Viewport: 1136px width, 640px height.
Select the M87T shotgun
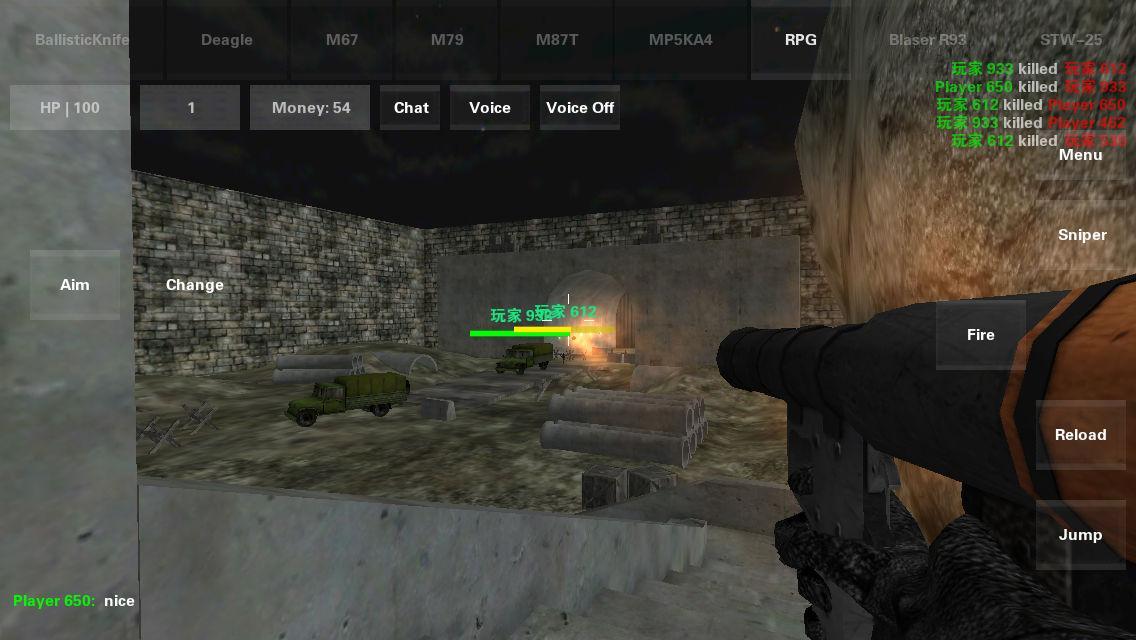pyautogui.click(x=557, y=40)
